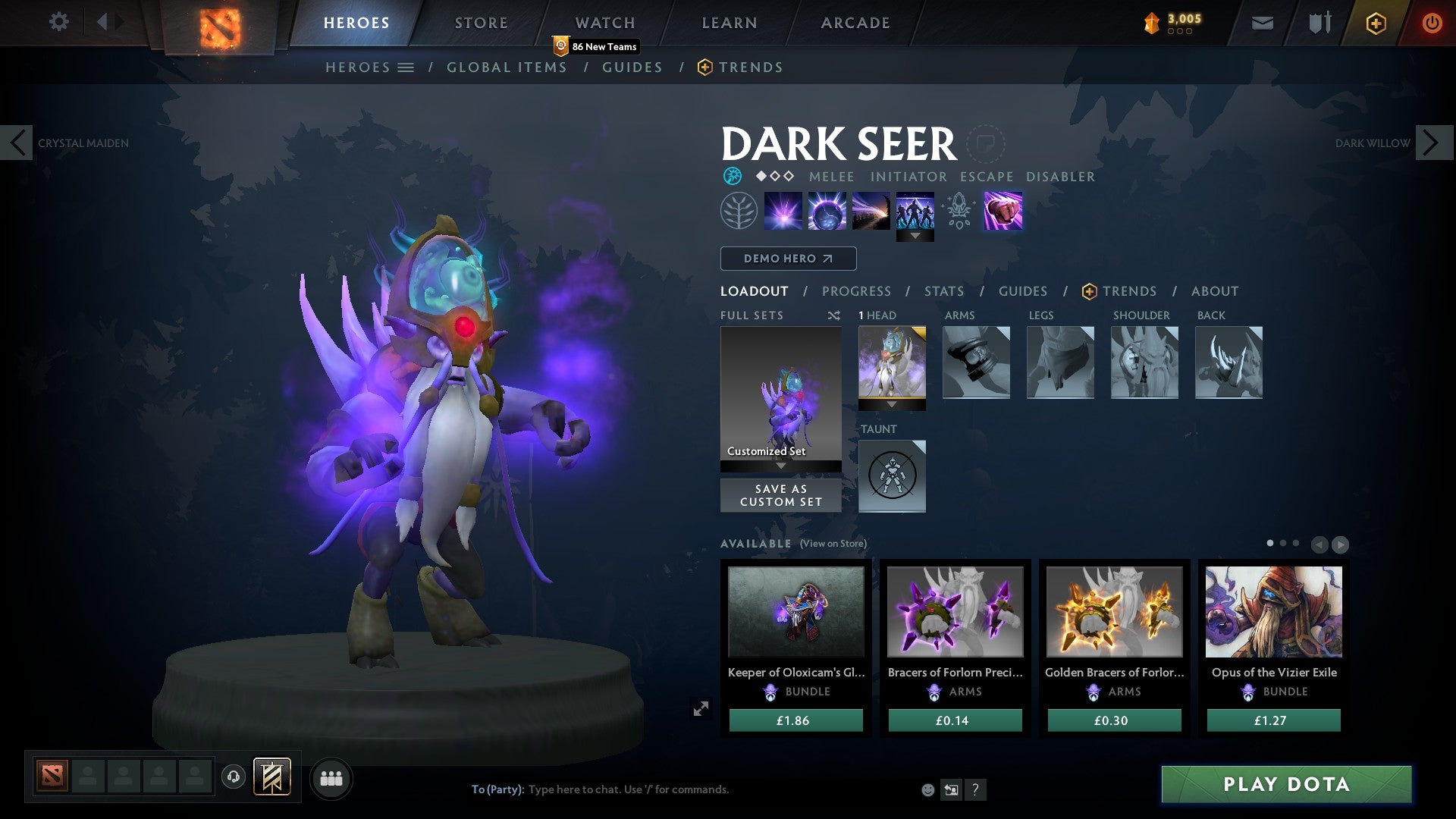Viewport: 1456px width, 819px height.
Task: Expand the Wall of Replica ability dropdown arrow
Action: (916, 236)
